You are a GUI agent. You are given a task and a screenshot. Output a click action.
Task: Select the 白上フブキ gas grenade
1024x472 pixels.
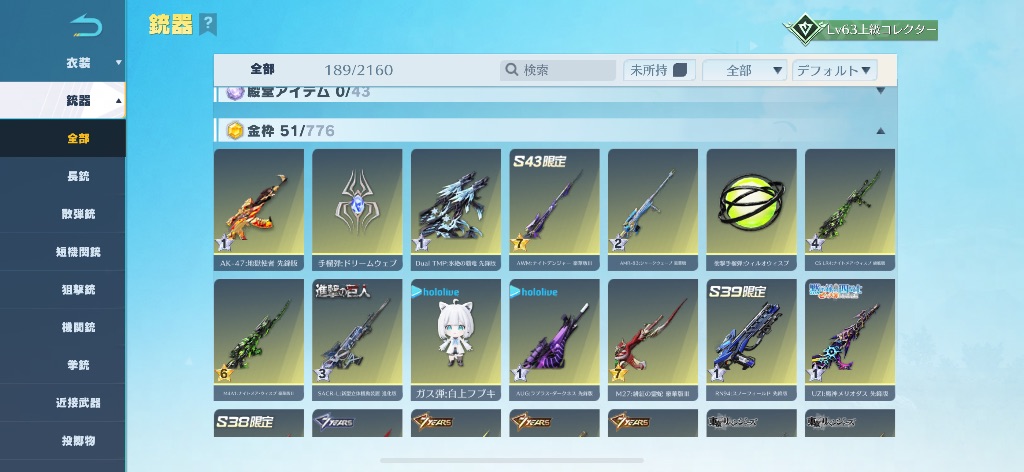[x=455, y=340]
